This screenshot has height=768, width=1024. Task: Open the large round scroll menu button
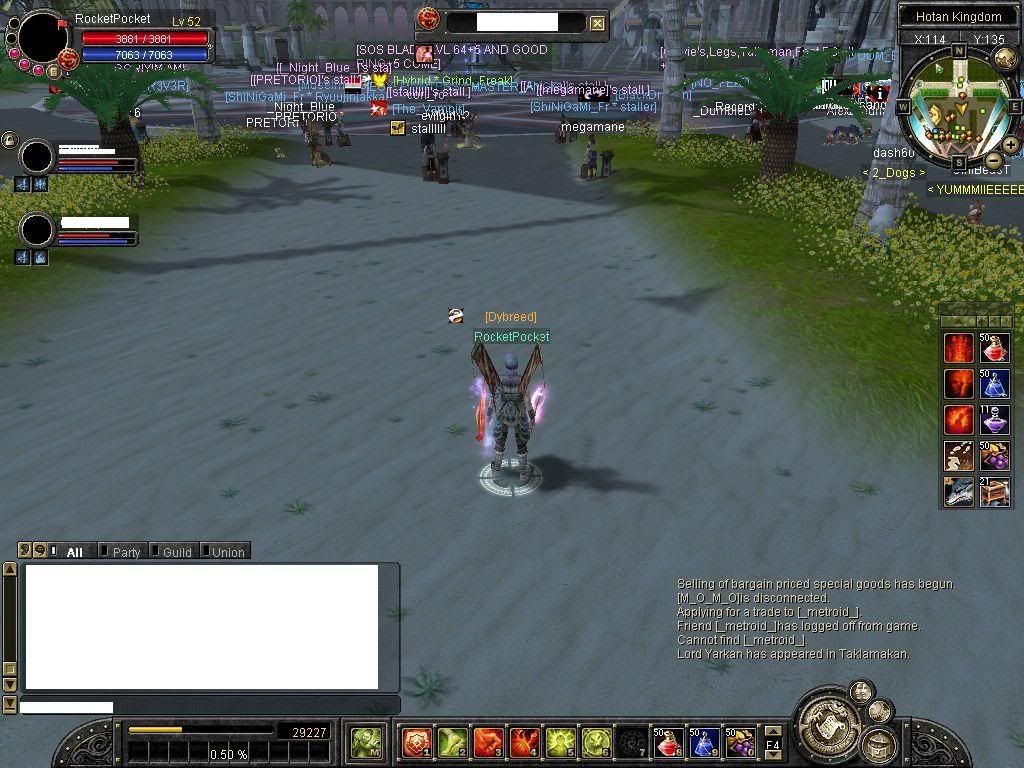(x=828, y=718)
